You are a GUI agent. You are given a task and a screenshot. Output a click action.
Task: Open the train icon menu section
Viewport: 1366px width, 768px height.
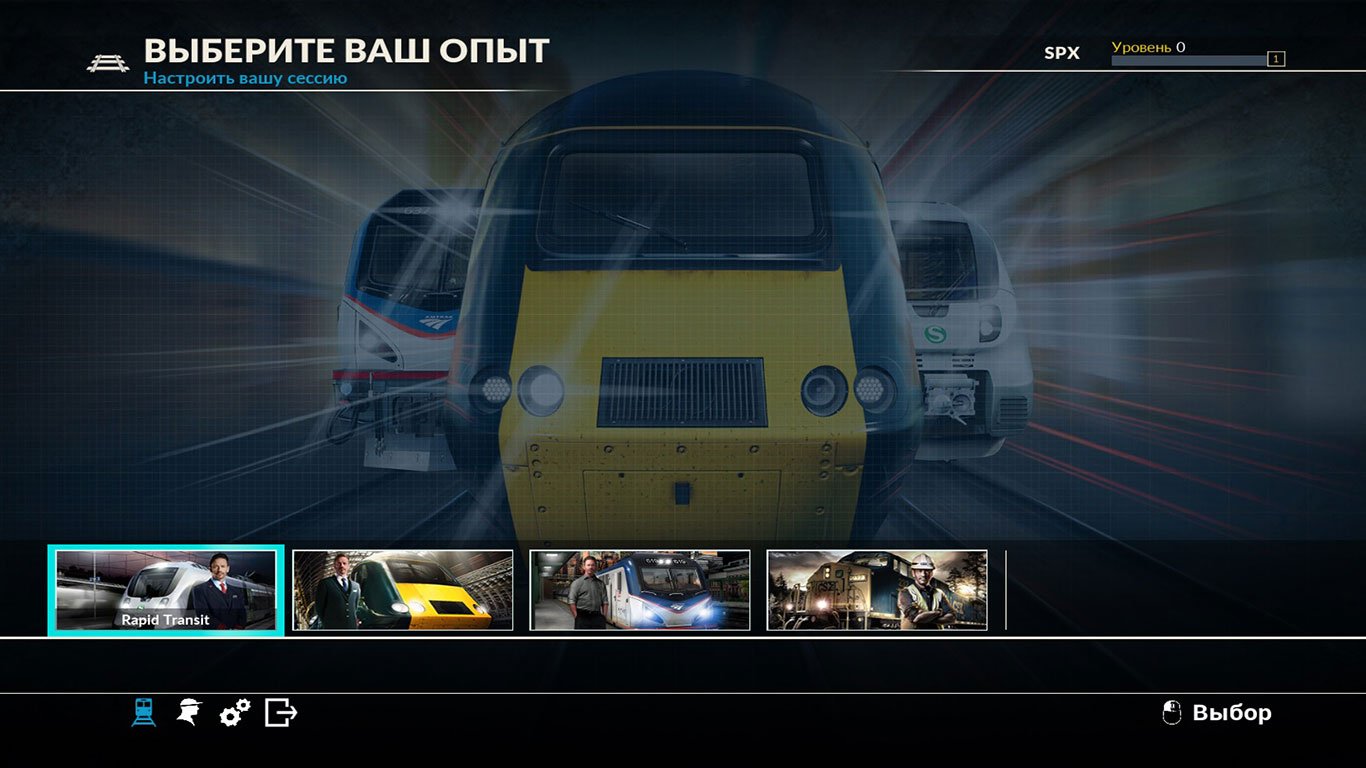click(144, 712)
